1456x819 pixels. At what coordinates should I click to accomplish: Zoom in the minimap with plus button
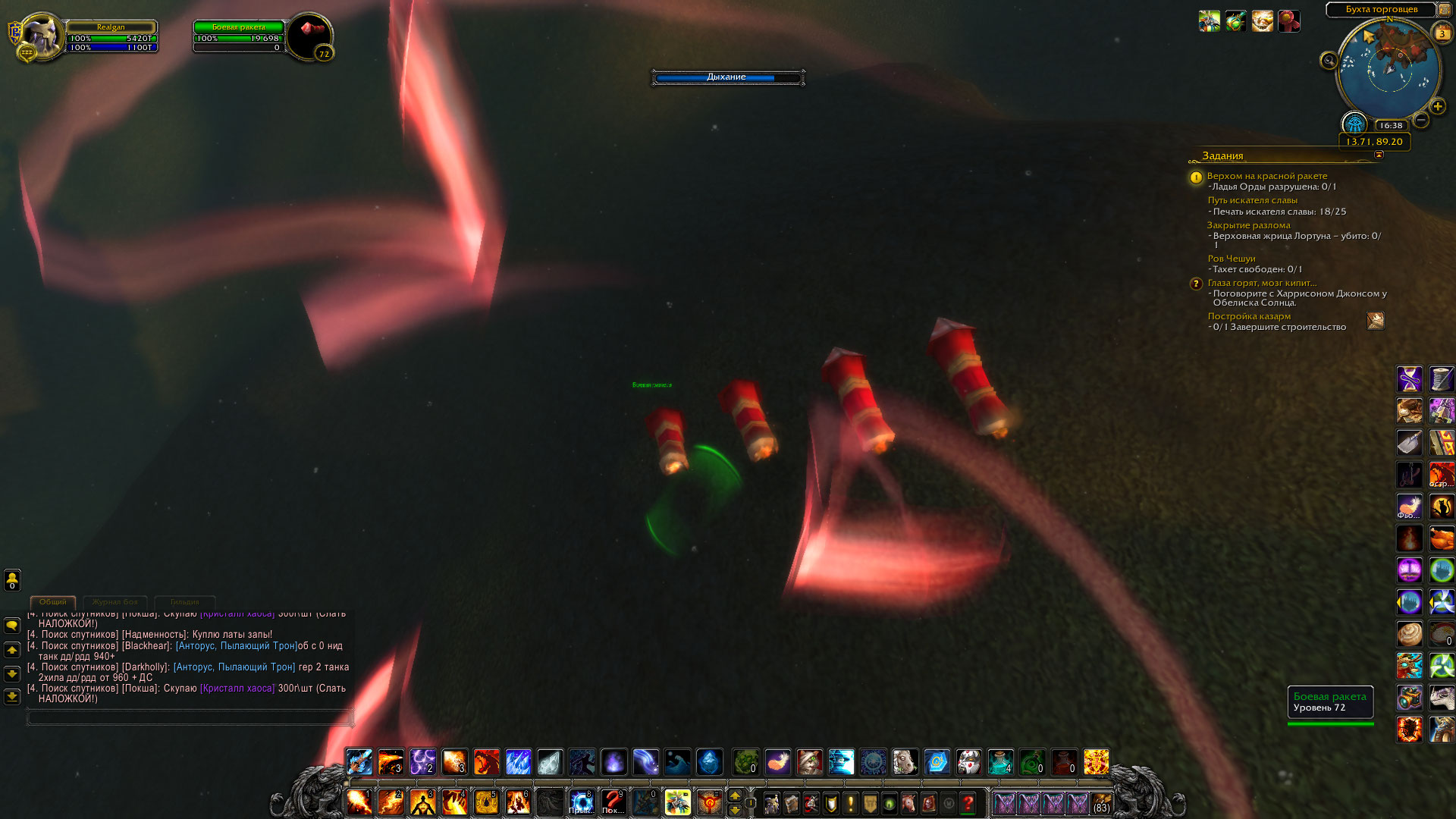(x=1437, y=106)
